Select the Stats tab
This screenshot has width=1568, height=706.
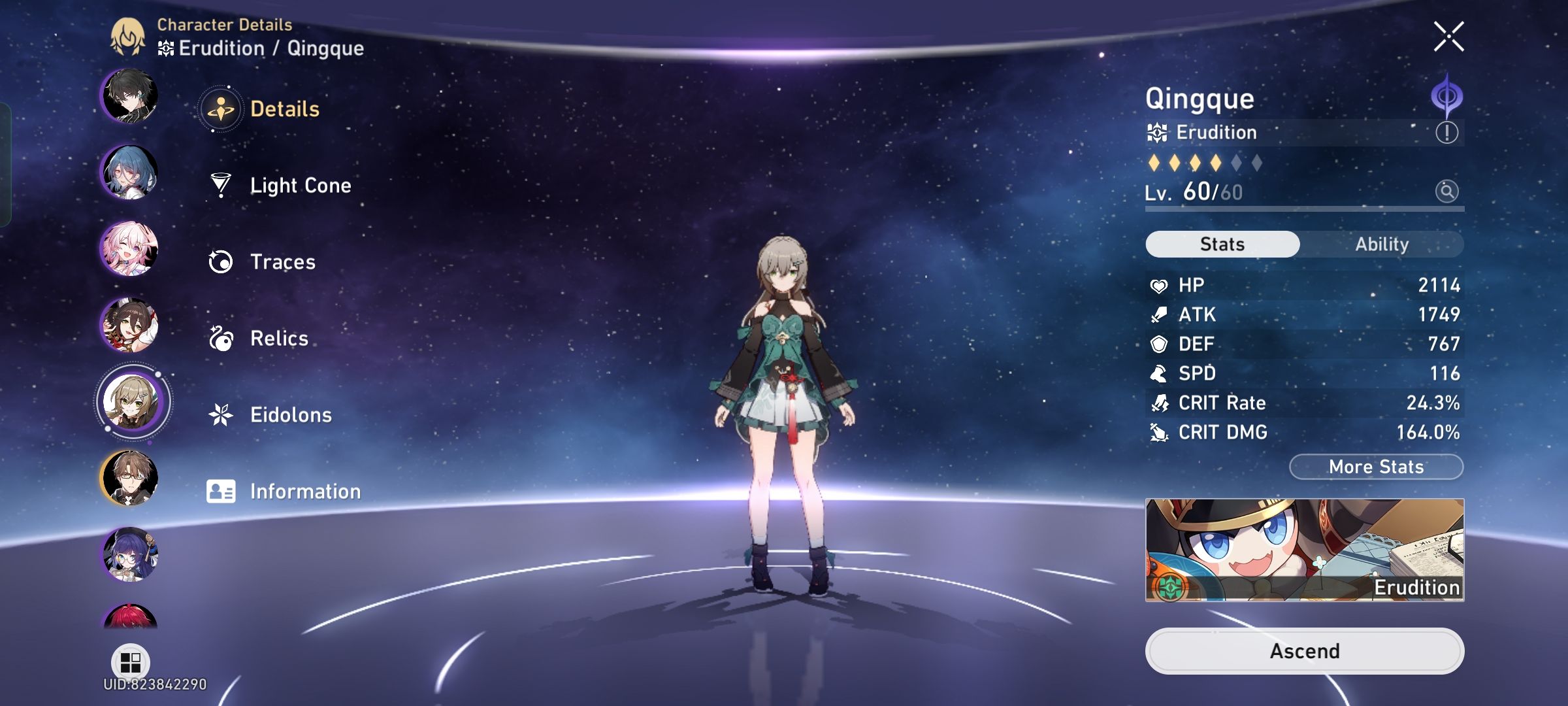1222,244
